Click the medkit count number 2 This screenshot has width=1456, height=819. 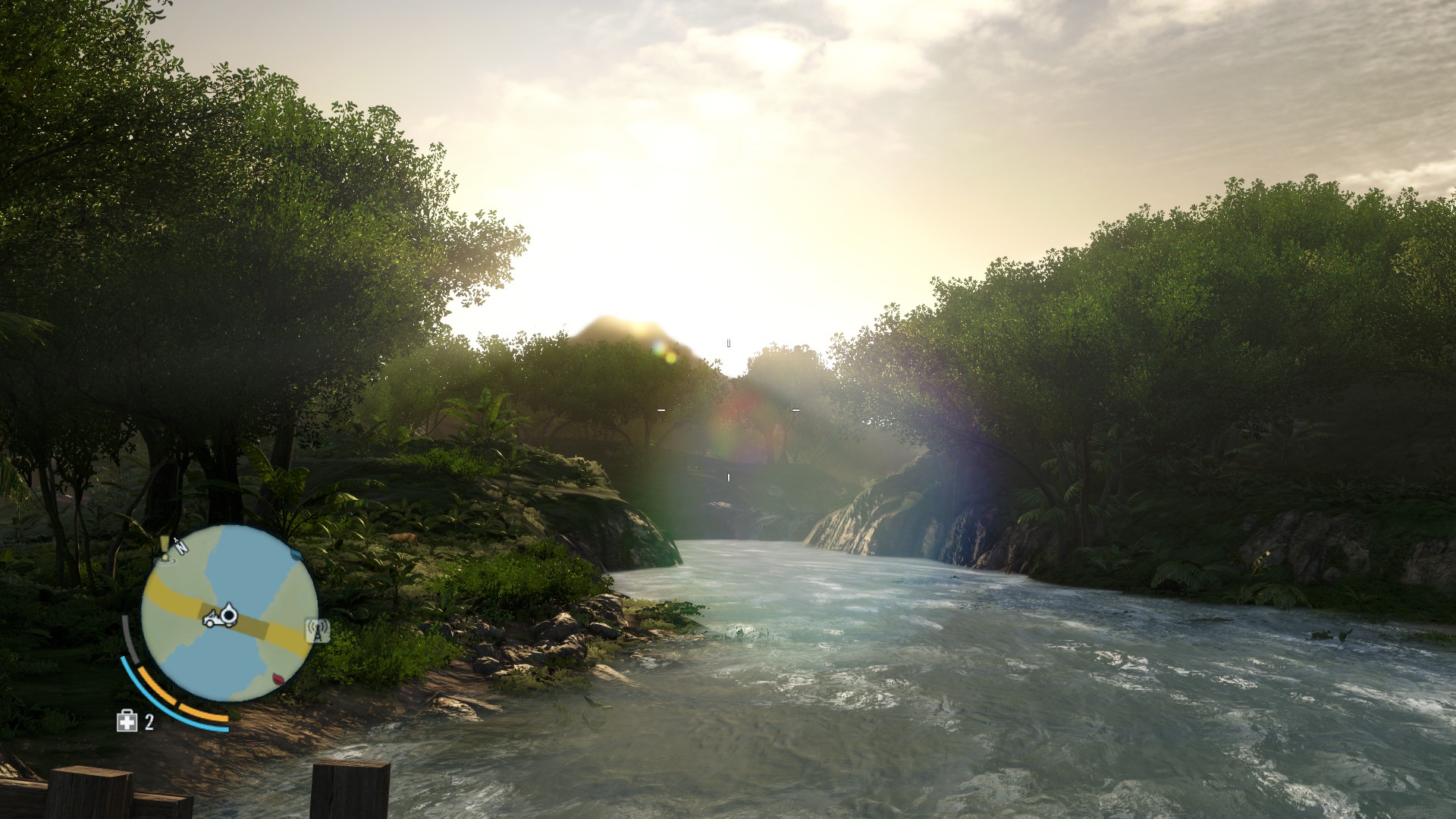149,722
